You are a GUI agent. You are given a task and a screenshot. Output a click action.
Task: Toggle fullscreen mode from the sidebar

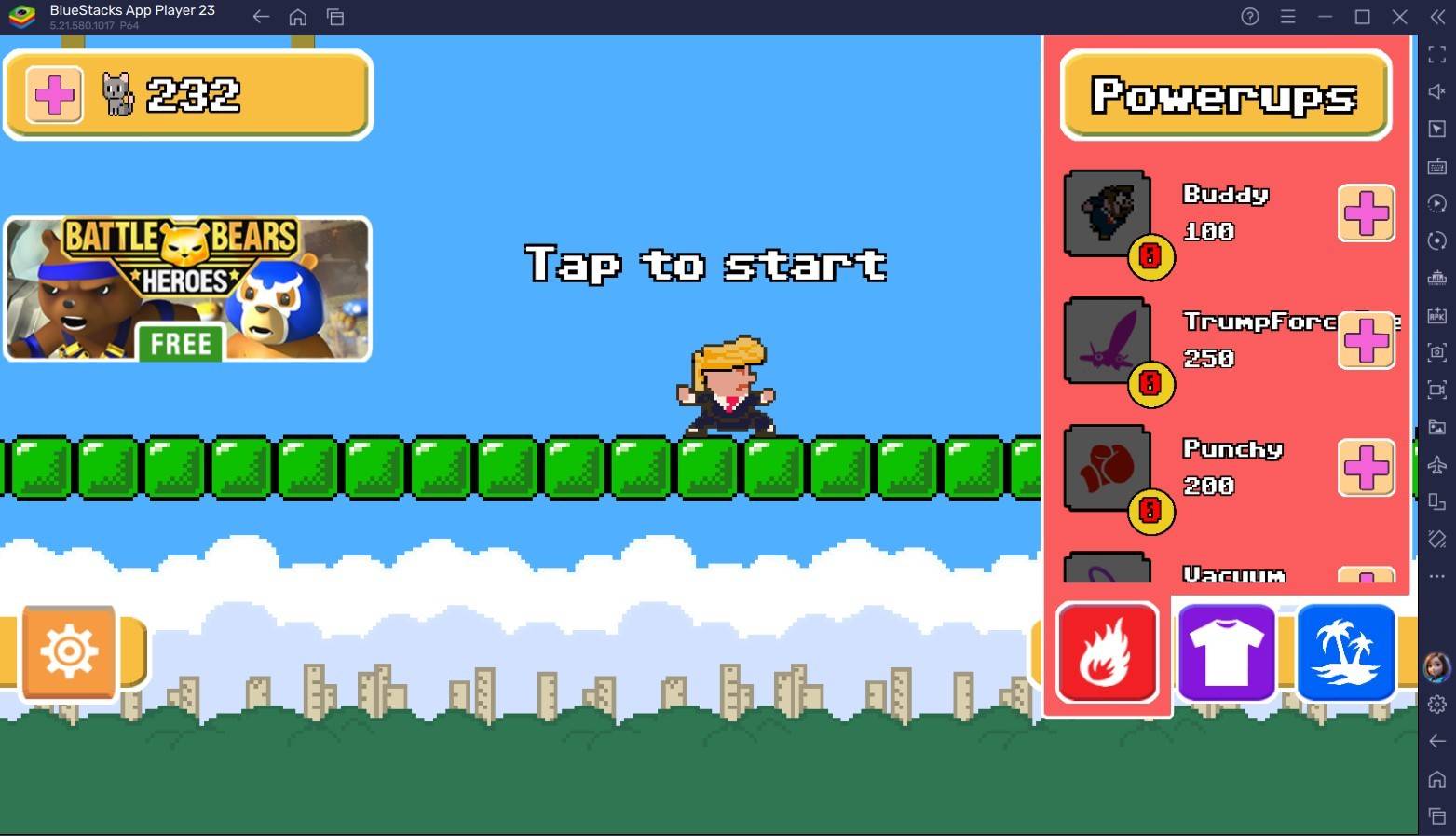click(1437, 53)
